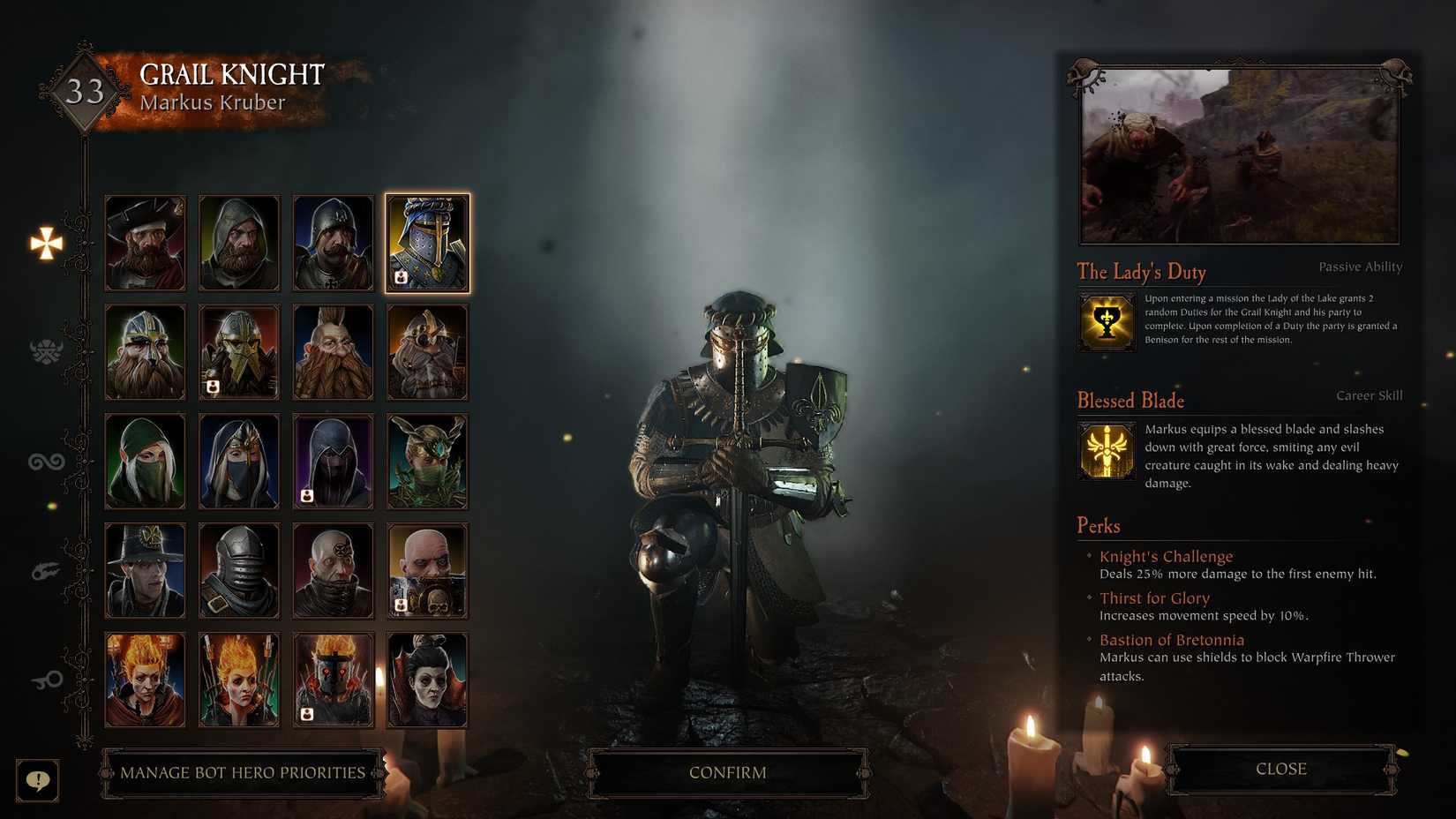The image size is (1456, 819).
Task: Select the hooded Waystalker portrait
Action: [x=145, y=461]
